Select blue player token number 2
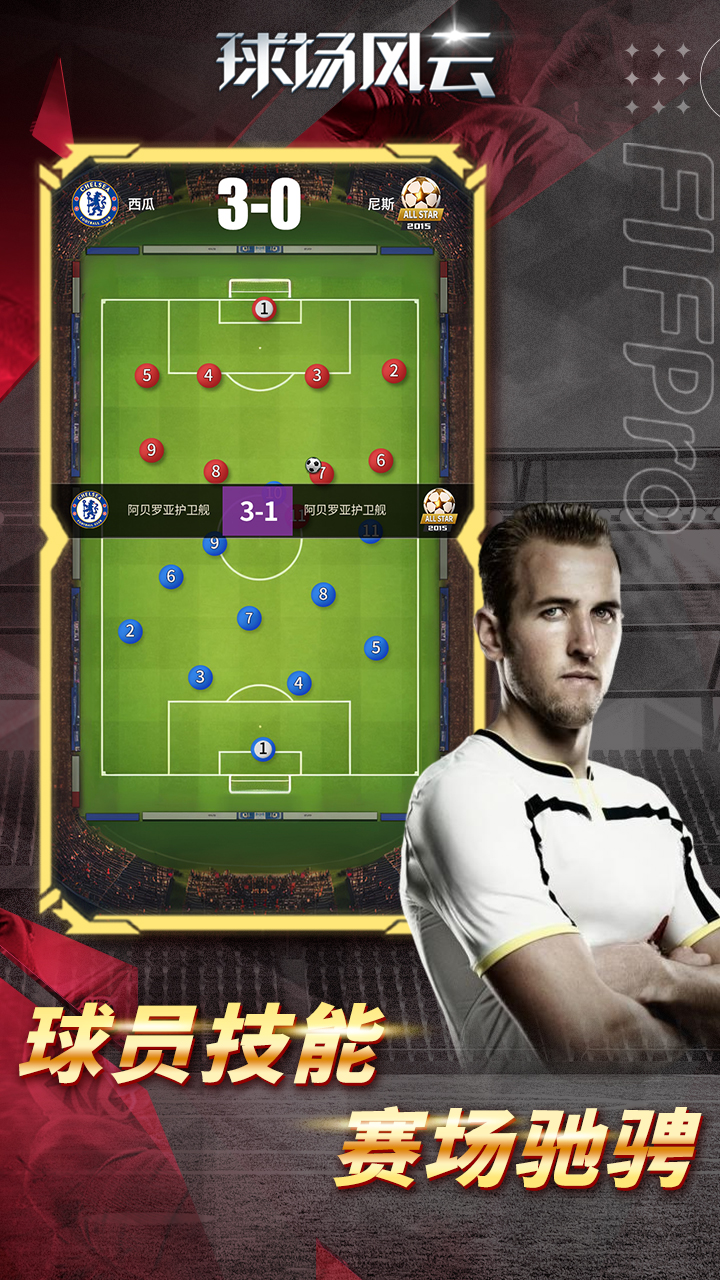The width and height of the screenshot is (720, 1280). pyautogui.click(x=129, y=631)
